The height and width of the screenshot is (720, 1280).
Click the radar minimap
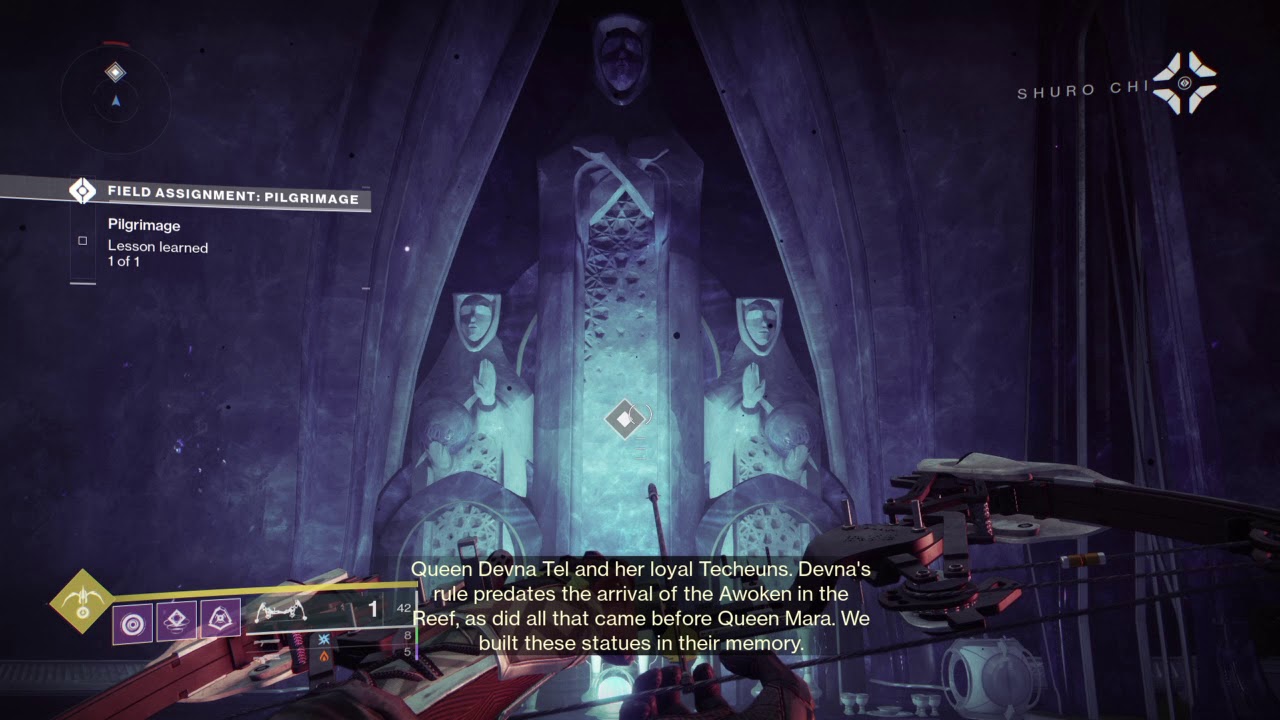pyautogui.click(x=115, y=95)
